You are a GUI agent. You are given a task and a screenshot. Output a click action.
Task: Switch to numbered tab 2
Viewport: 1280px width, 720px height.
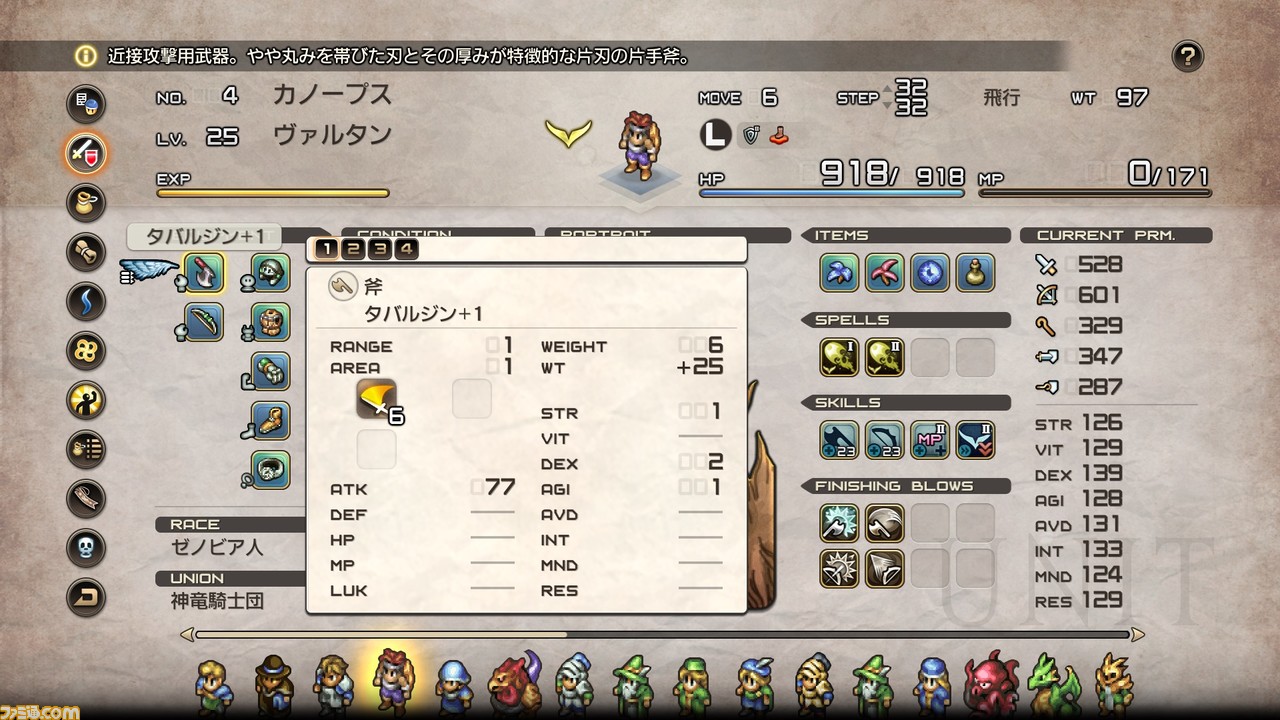352,249
